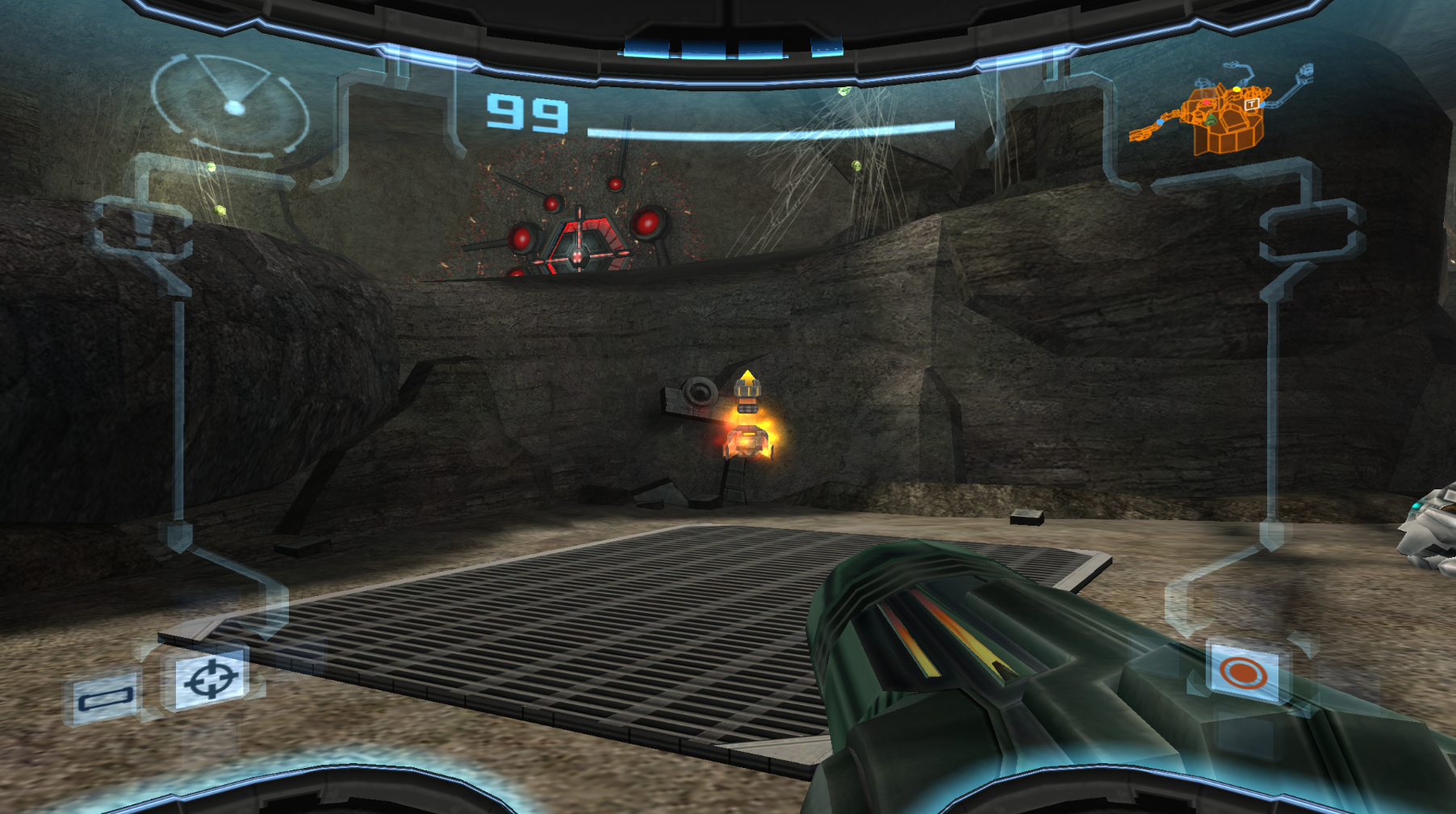
Task: Switch to the rectangular Scan Visor icon
Action: (104, 697)
